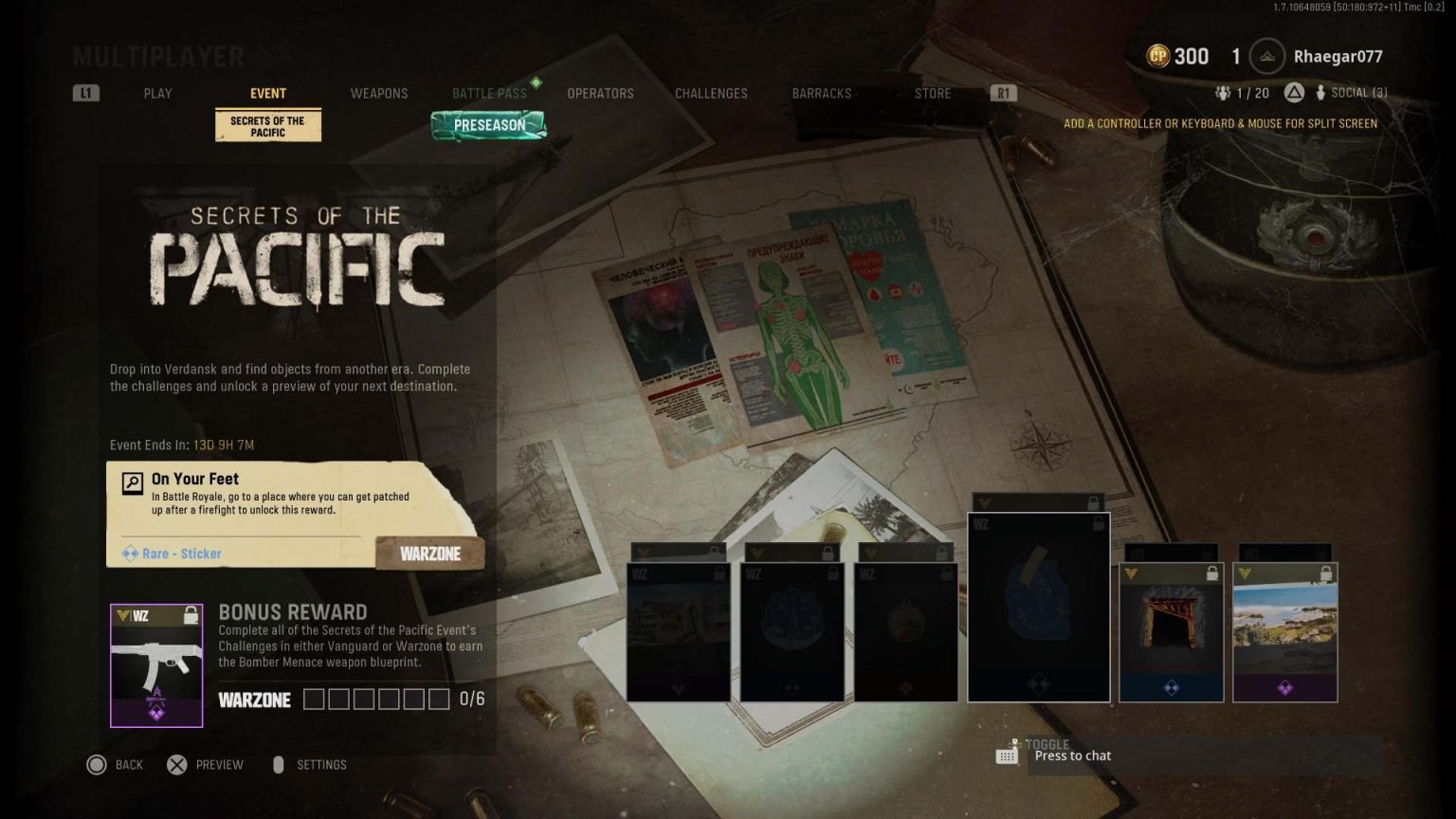The height and width of the screenshot is (819, 1456).
Task: Open the Store tab
Action: (932, 93)
